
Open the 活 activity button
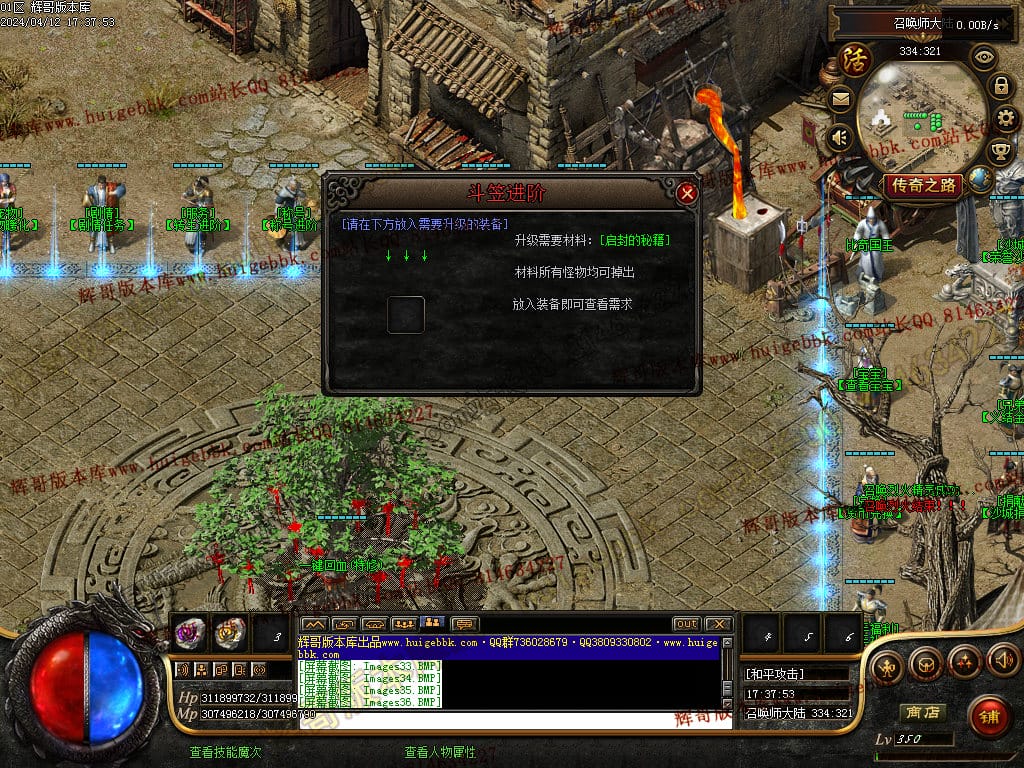(x=855, y=59)
